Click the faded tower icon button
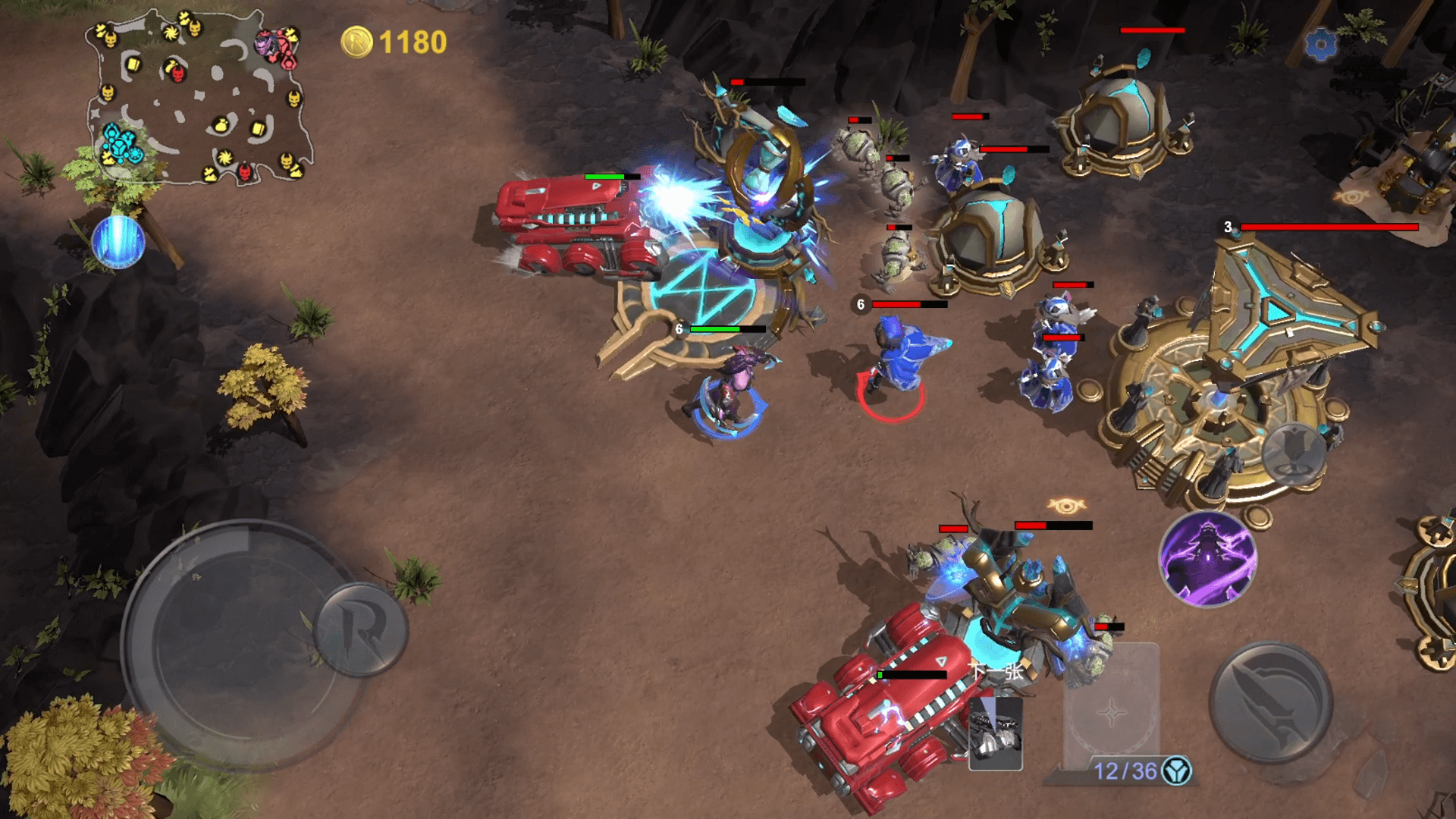1456x819 pixels. [x=1294, y=453]
